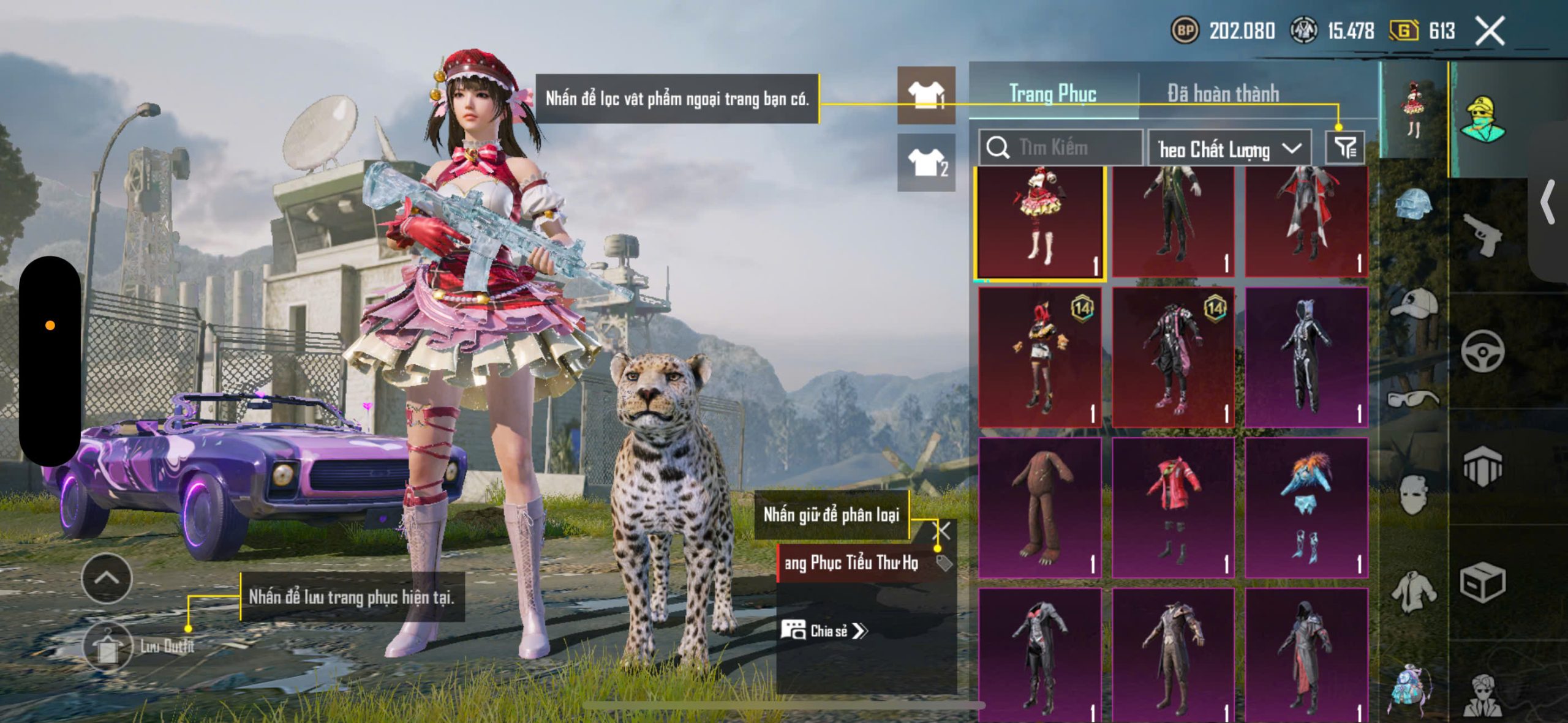Close the outfit name popup

point(943,530)
